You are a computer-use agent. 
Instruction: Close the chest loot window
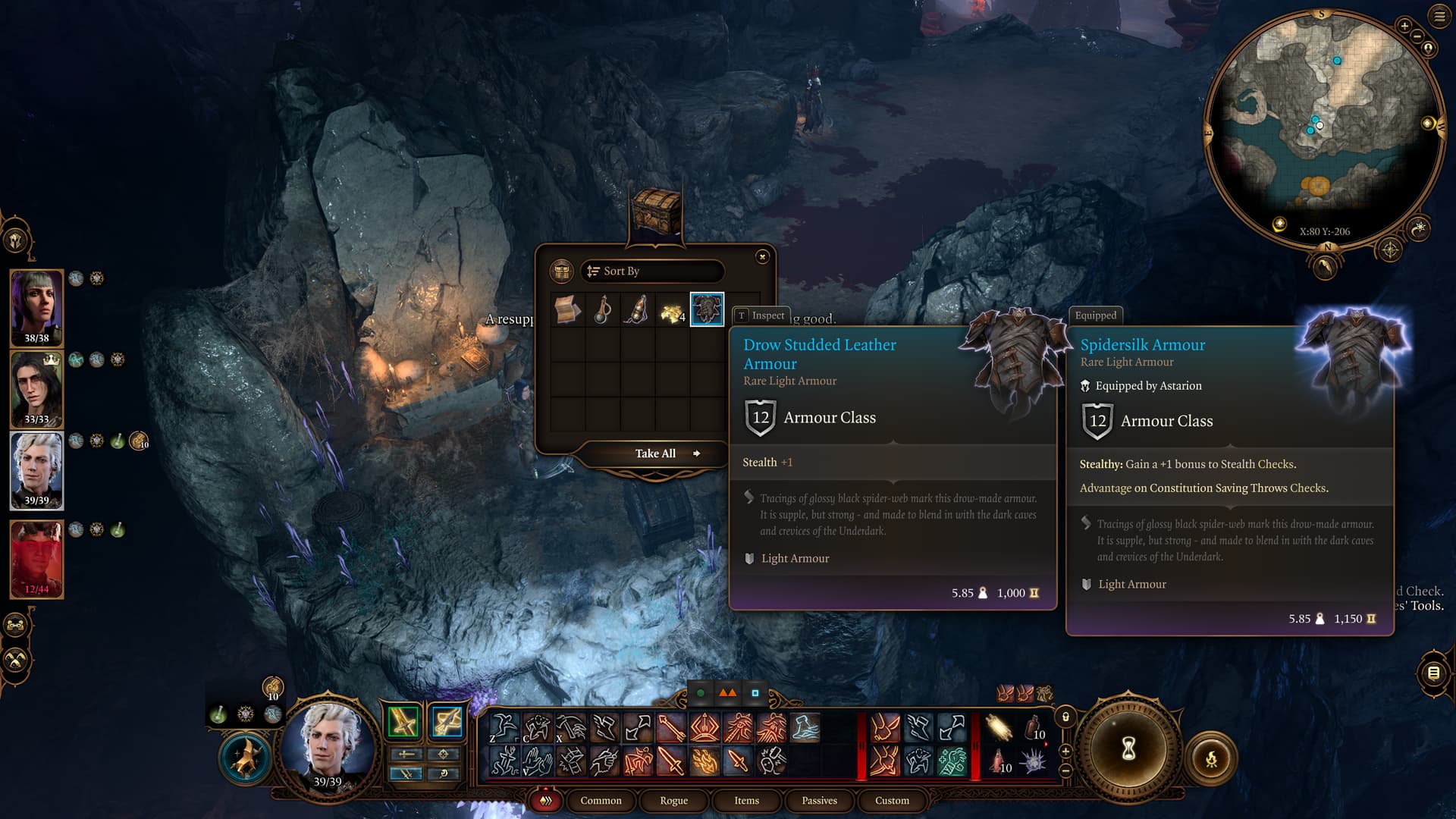(x=762, y=257)
